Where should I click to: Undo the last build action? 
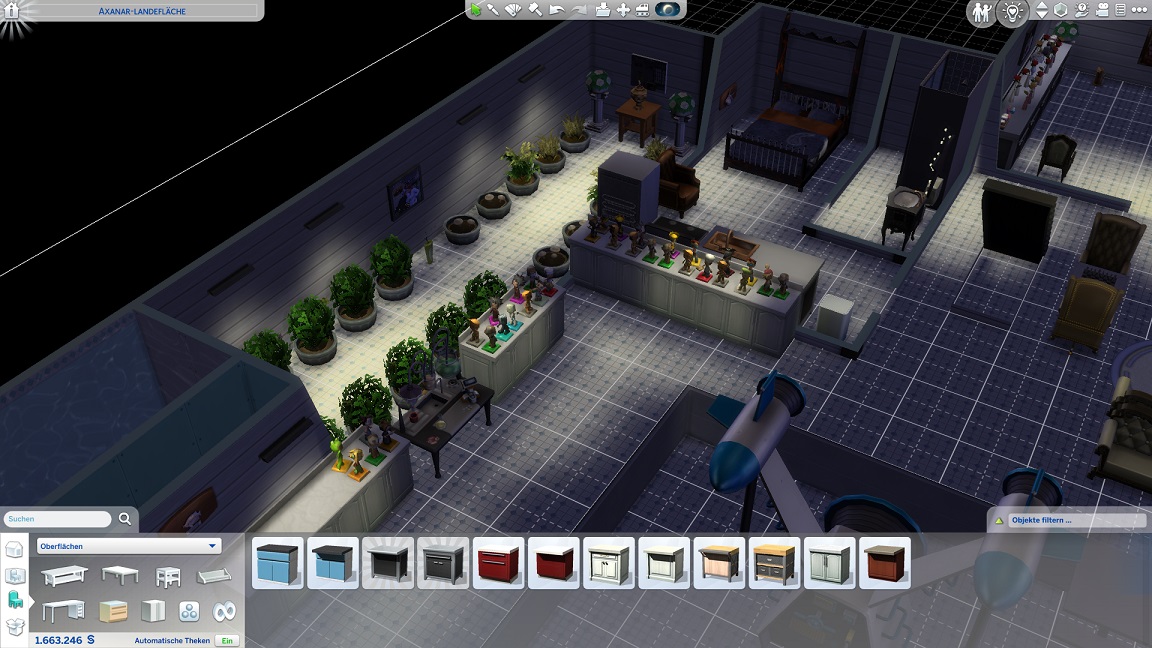point(557,10)
